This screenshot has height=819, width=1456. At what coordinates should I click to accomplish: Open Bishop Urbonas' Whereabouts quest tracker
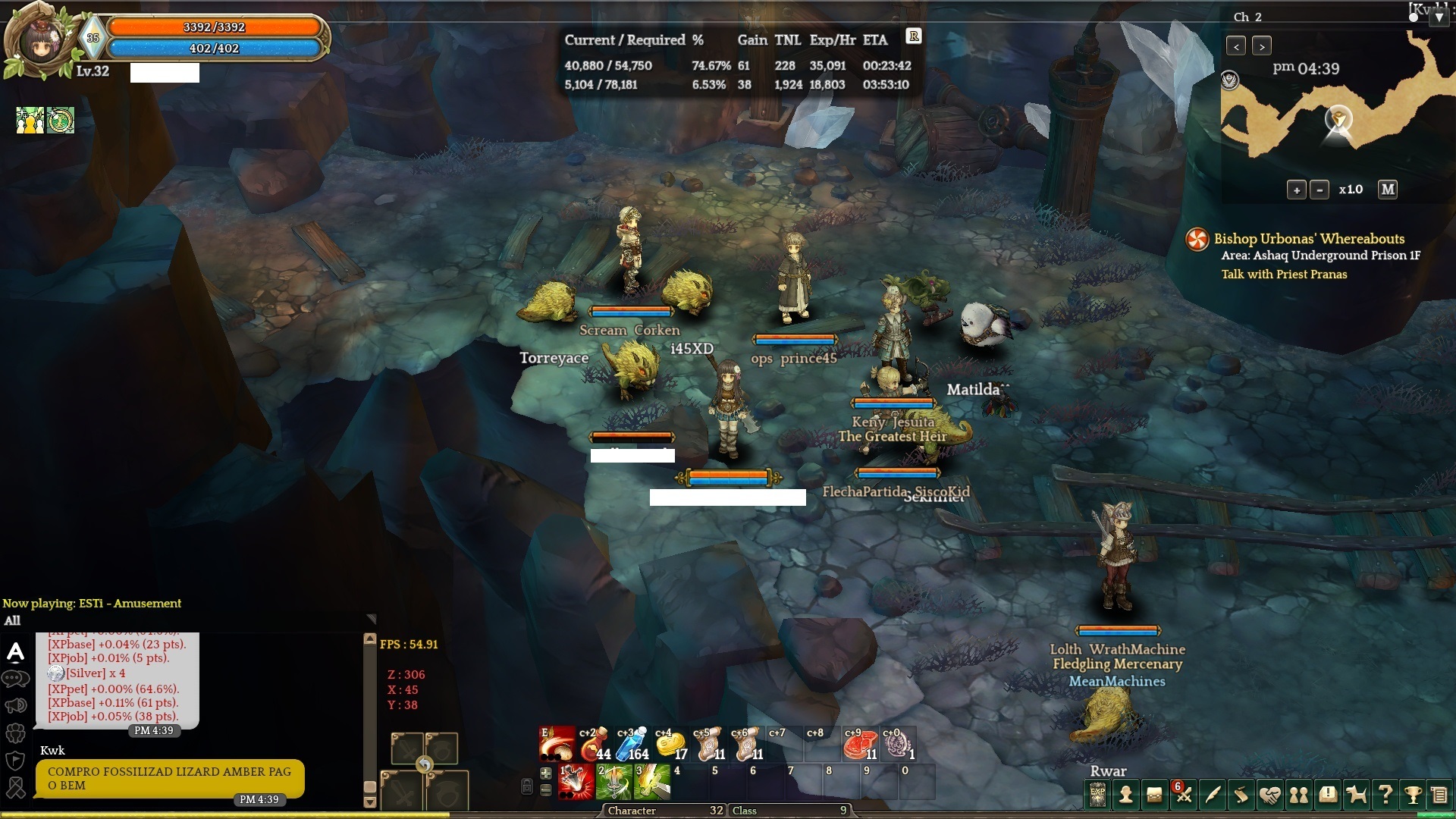pyautogui.click(x=1309, y=239)
